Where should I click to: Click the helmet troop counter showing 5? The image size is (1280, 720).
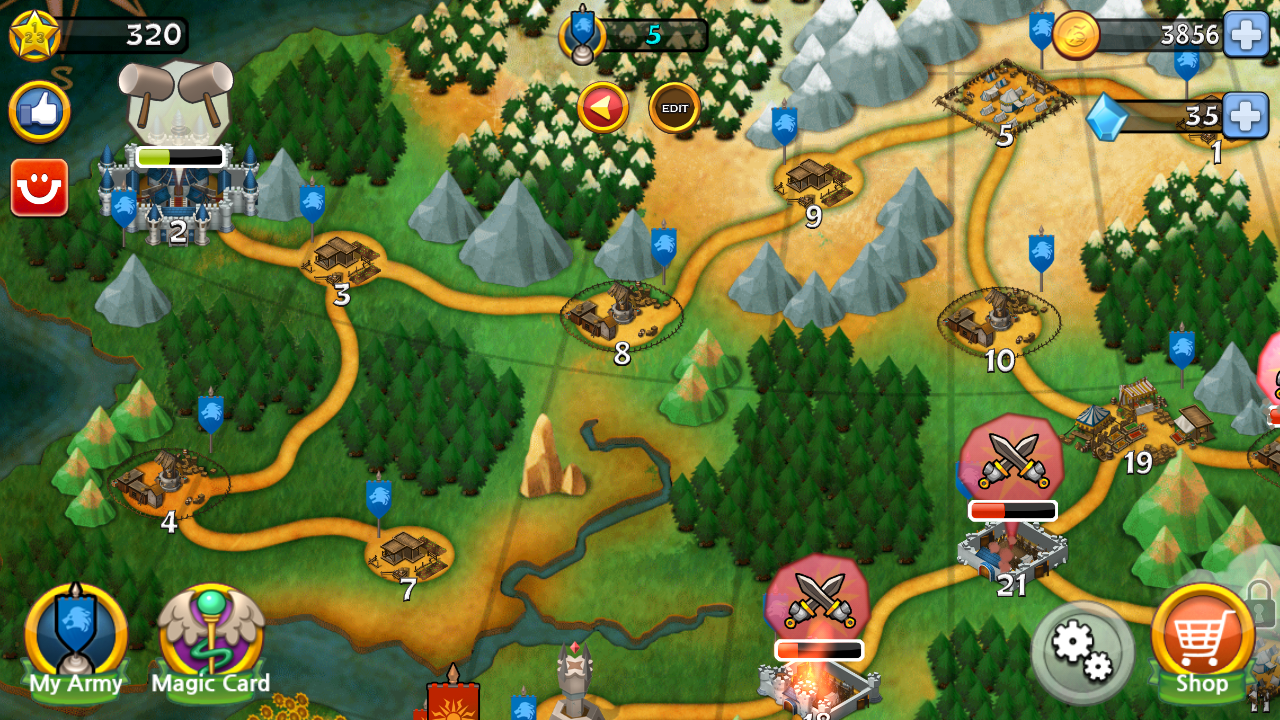[585, 33]
